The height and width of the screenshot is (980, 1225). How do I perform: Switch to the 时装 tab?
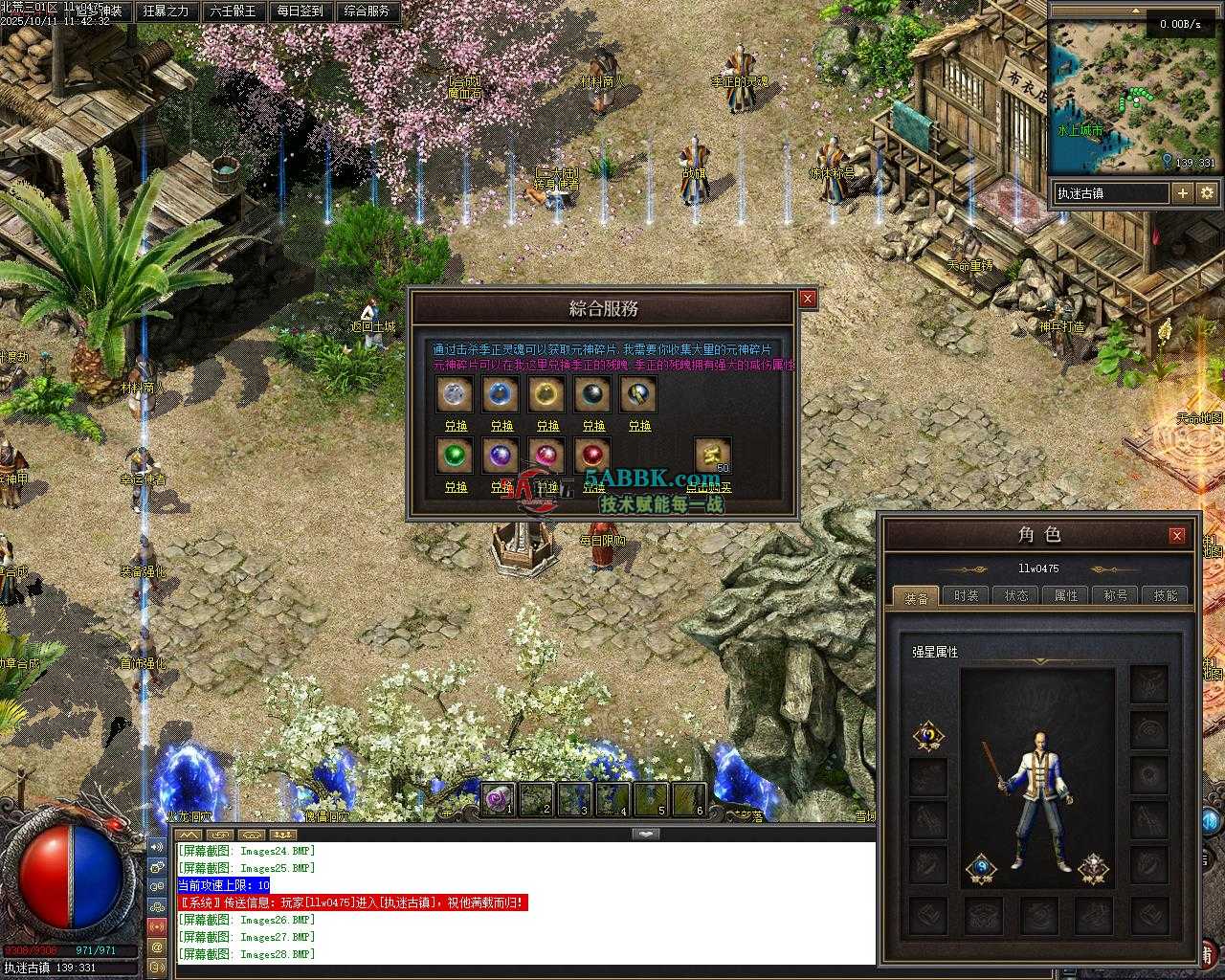967,595
